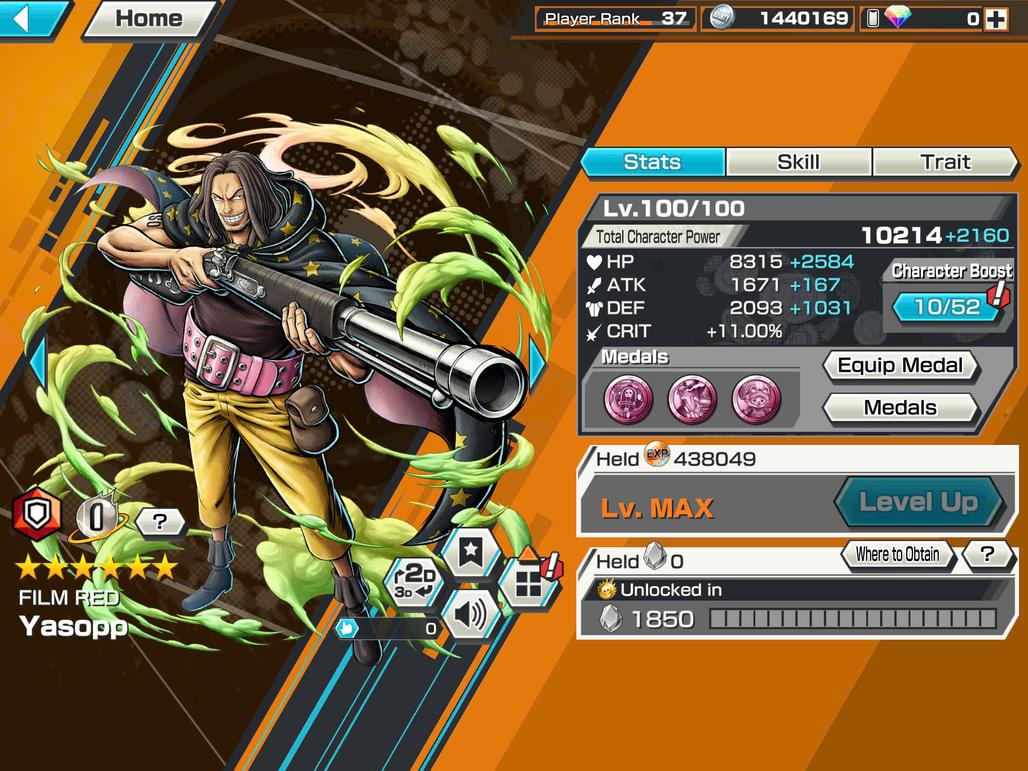
Task: Toggle the 2D/3D view button
Action: [414, 582]
